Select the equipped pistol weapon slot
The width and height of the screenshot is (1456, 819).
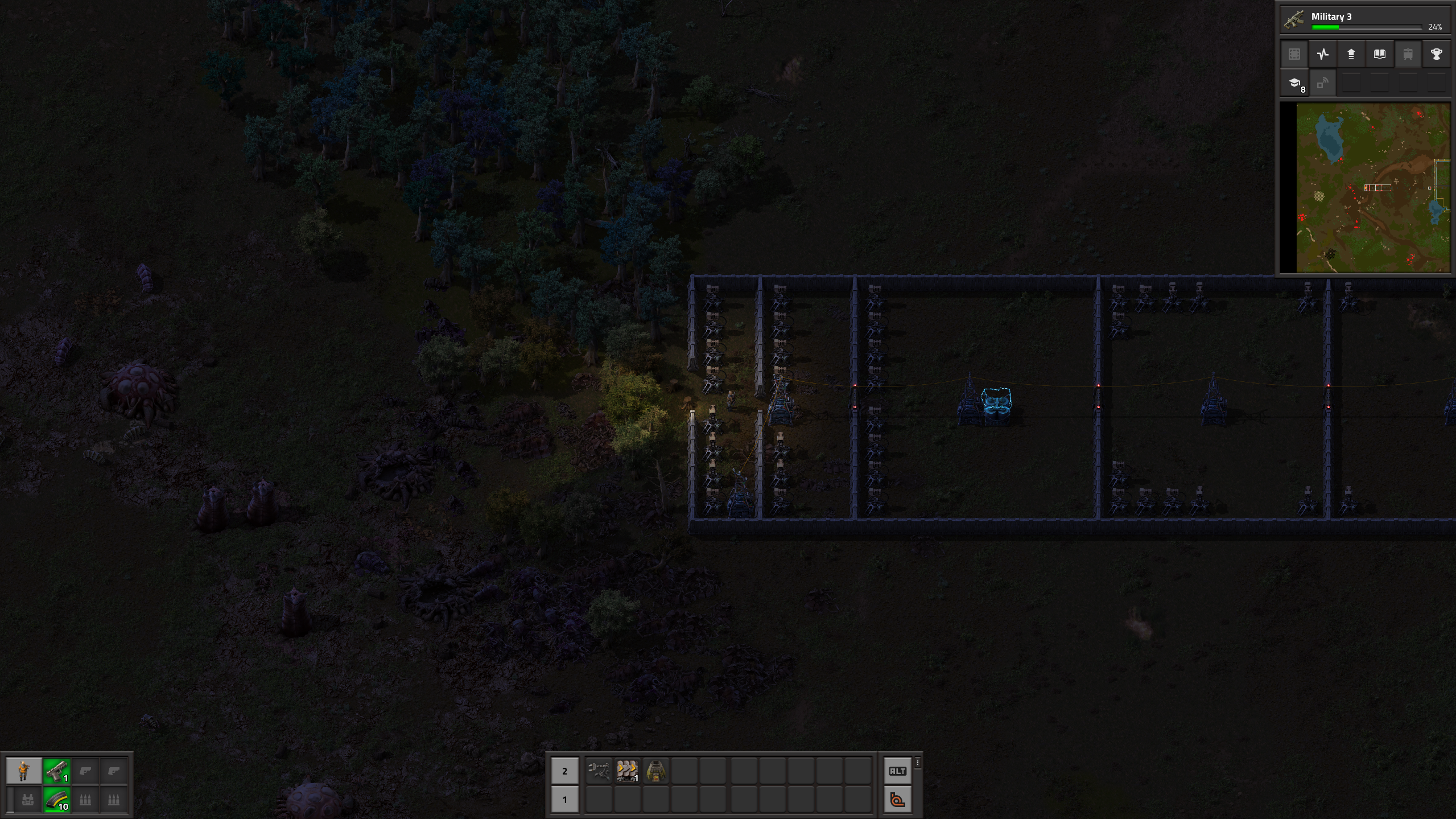click(56, 771)
